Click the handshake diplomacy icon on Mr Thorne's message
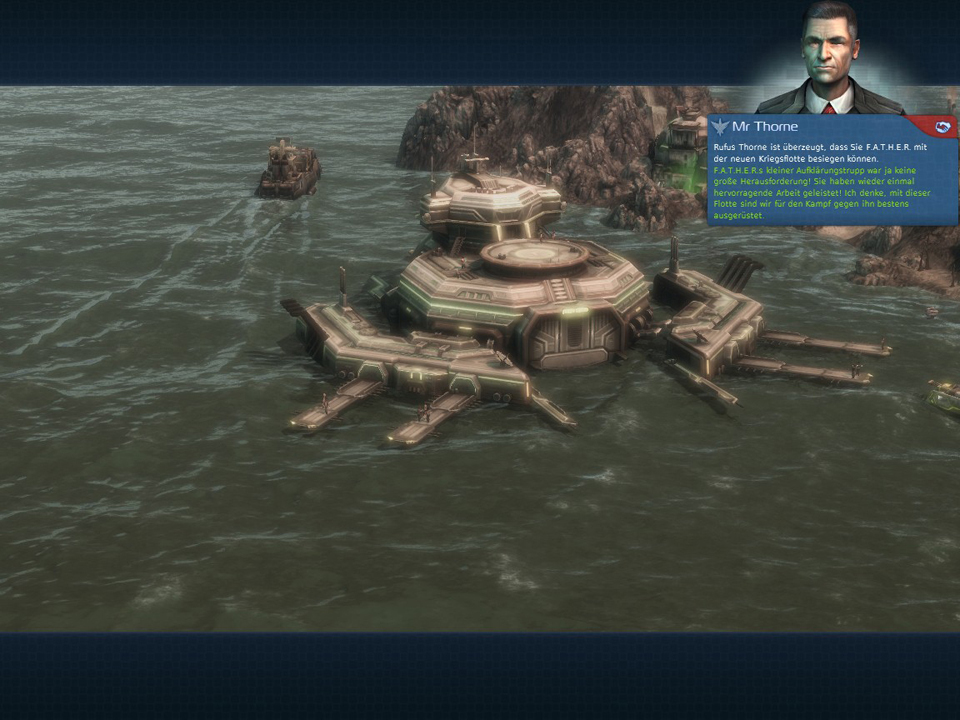This screenshot has height=720, width=960. (941, 127)
